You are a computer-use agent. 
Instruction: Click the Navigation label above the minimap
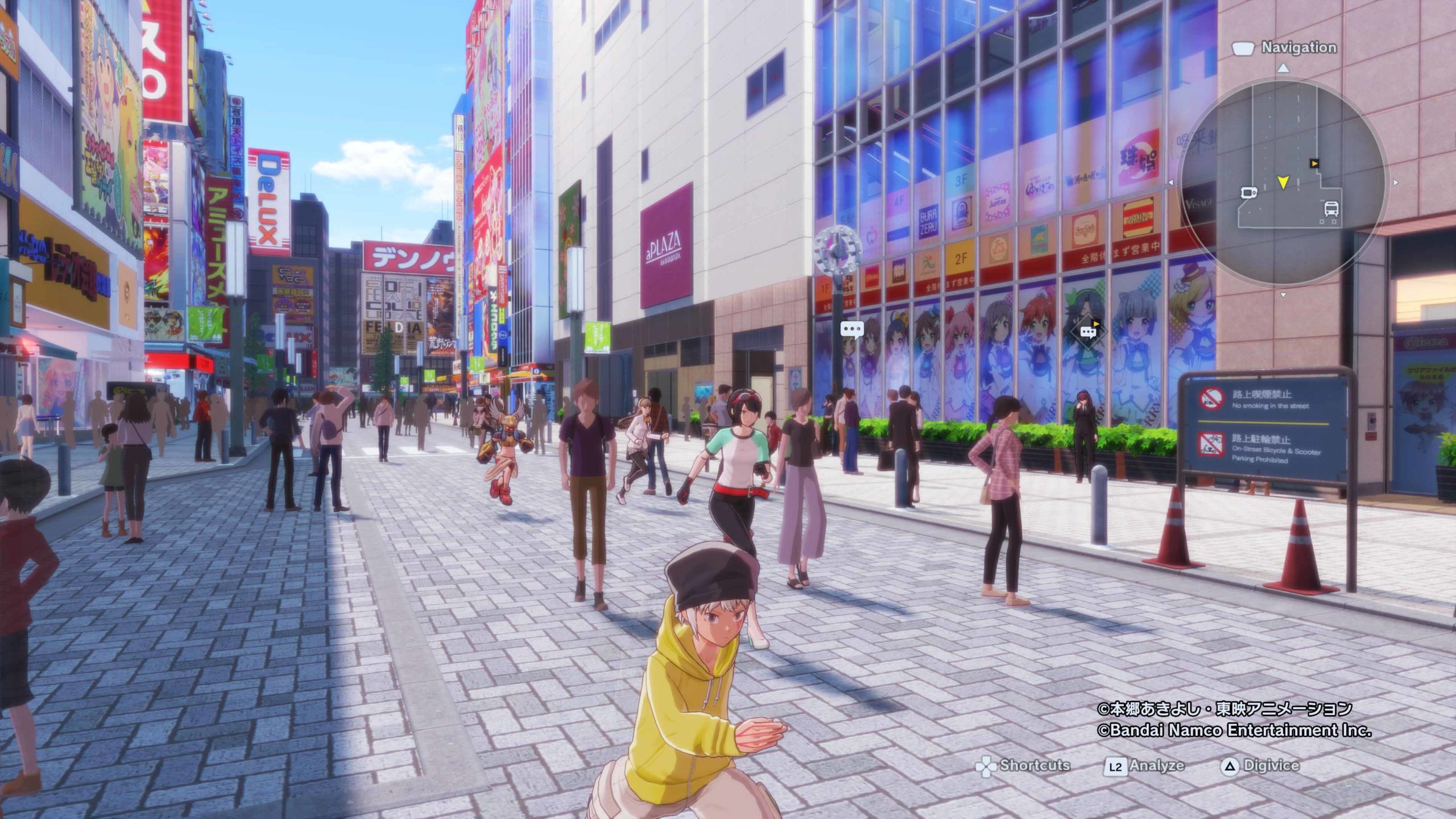[1298, 48]
